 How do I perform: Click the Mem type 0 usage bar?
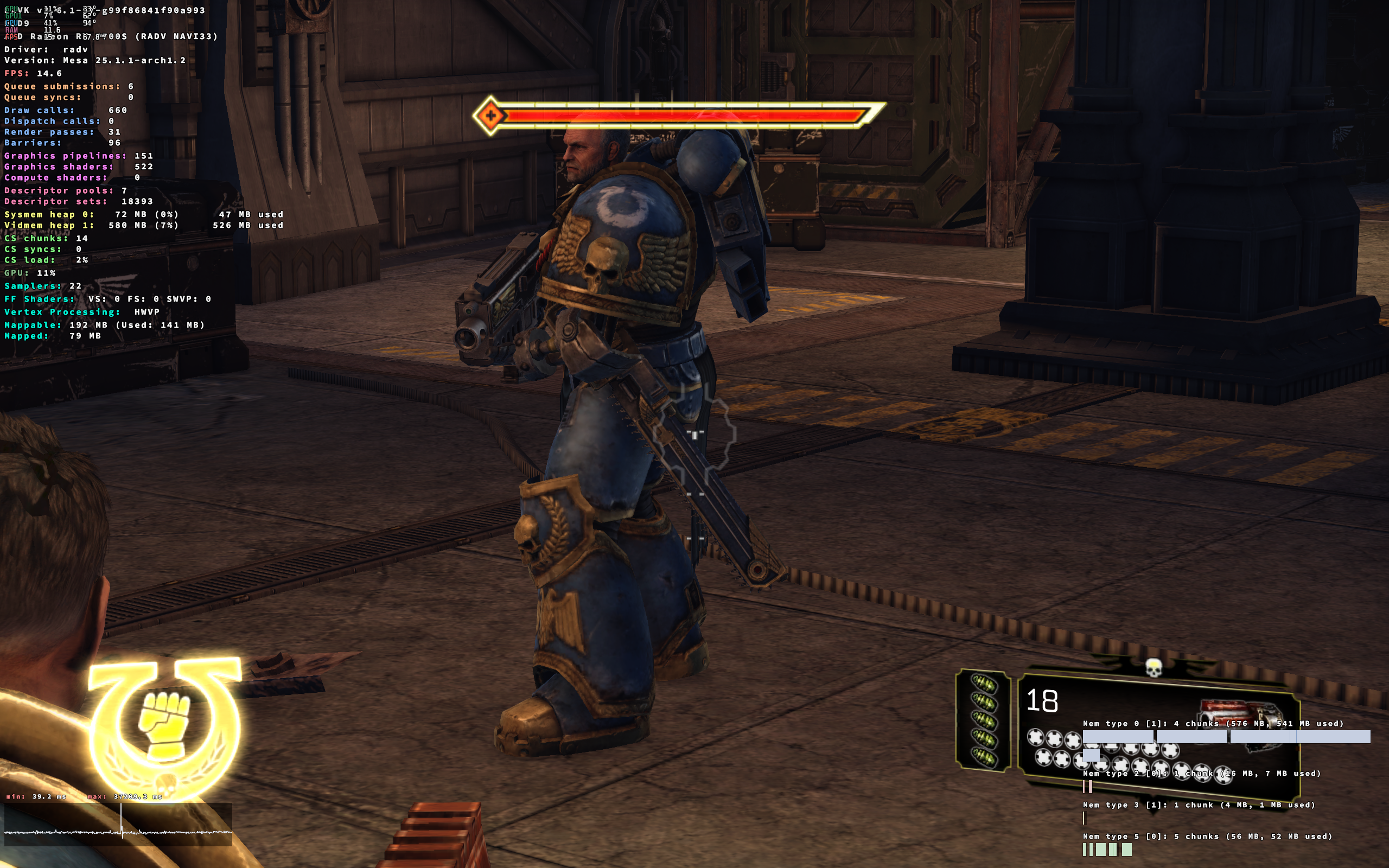pyautogui.click(x=1228, y=737)
